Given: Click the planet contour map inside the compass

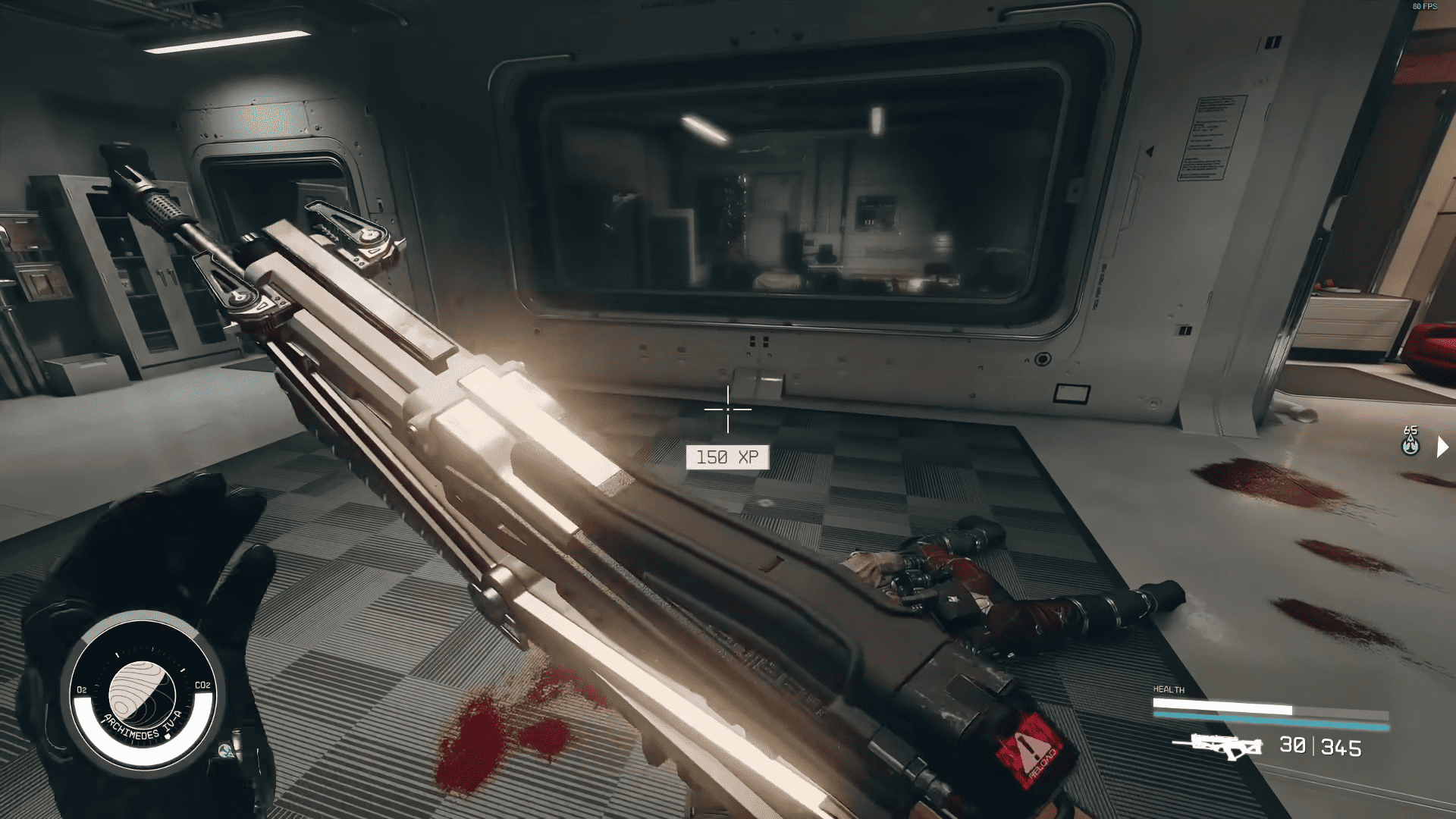Looking at the screenshot, I should tap(143, 695).
